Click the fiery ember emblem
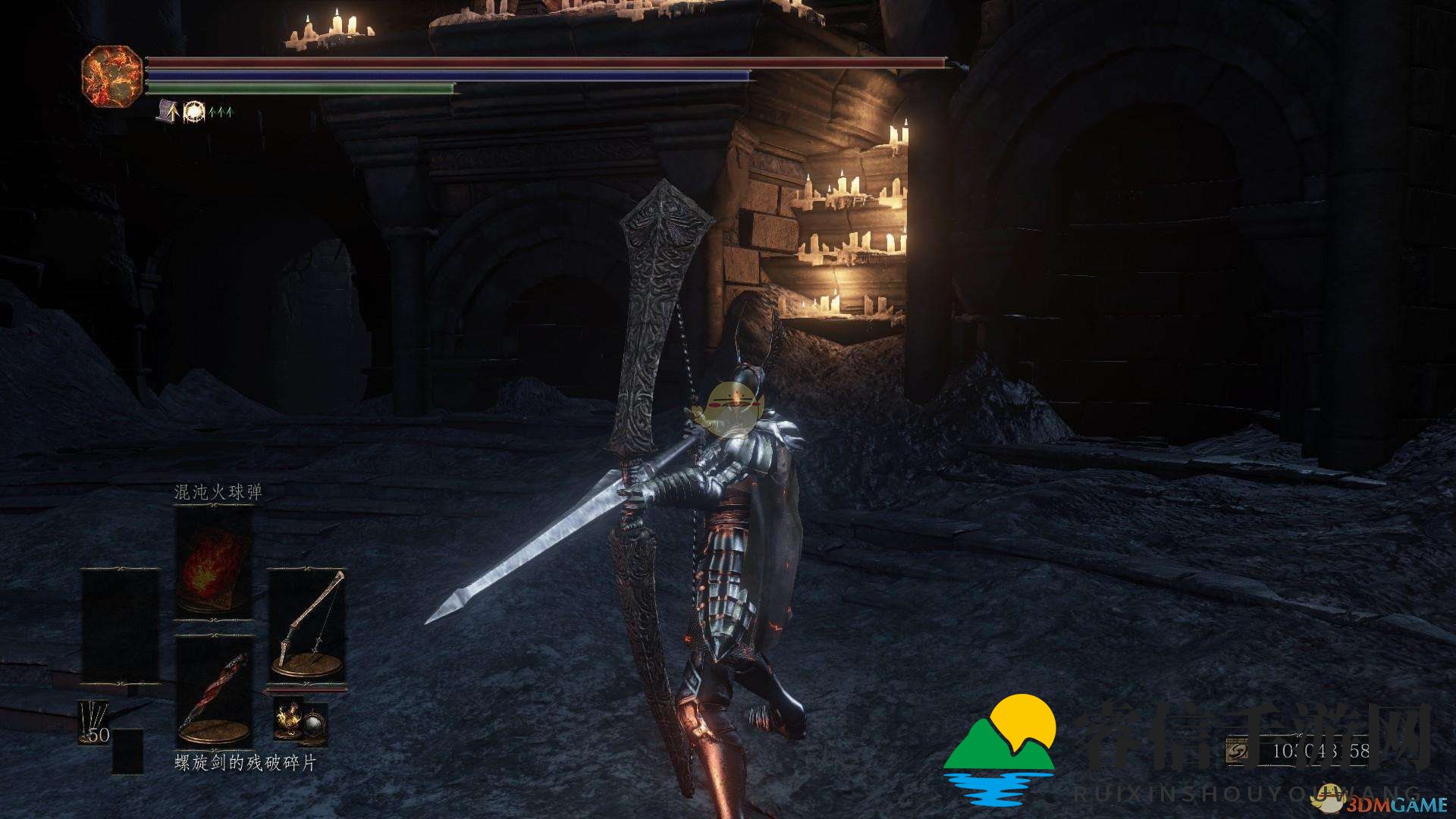The width and height of the screenshot is (1456, 819). (111, 75)
